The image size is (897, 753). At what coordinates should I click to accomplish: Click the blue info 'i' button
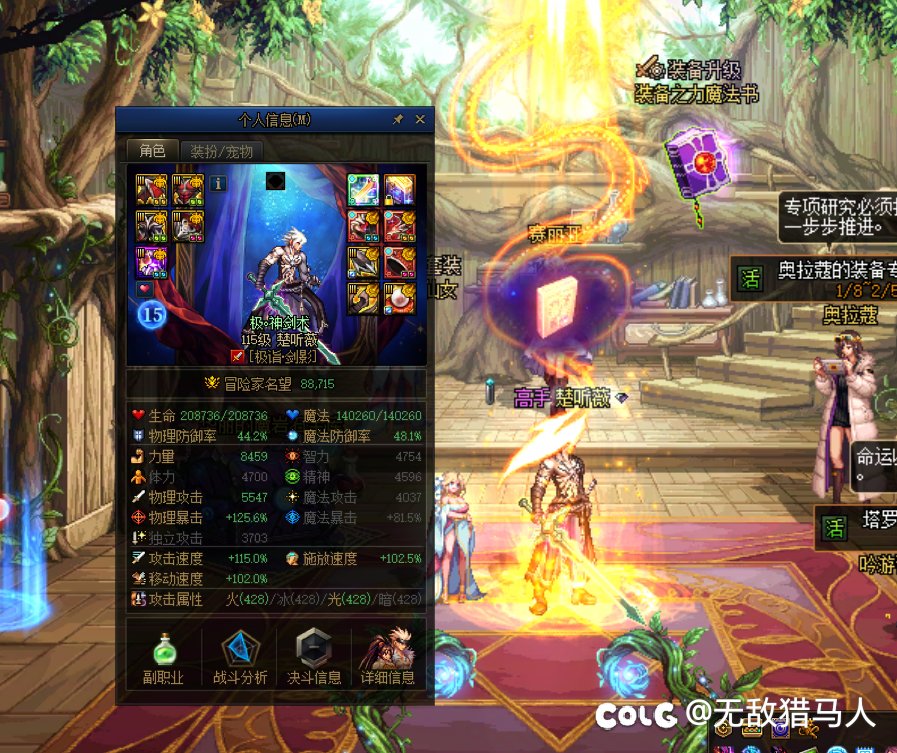(x=219, y=183)
